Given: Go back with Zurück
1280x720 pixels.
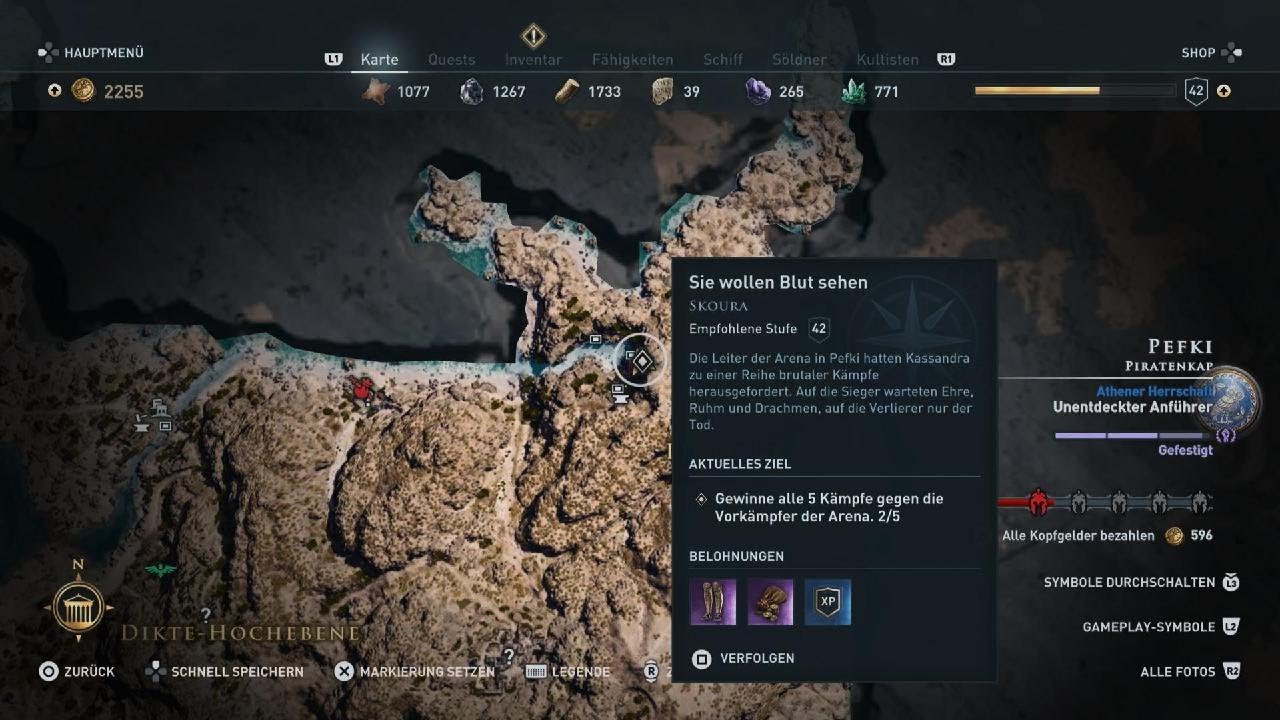Looking at the screenshot, I should (88, 672).
